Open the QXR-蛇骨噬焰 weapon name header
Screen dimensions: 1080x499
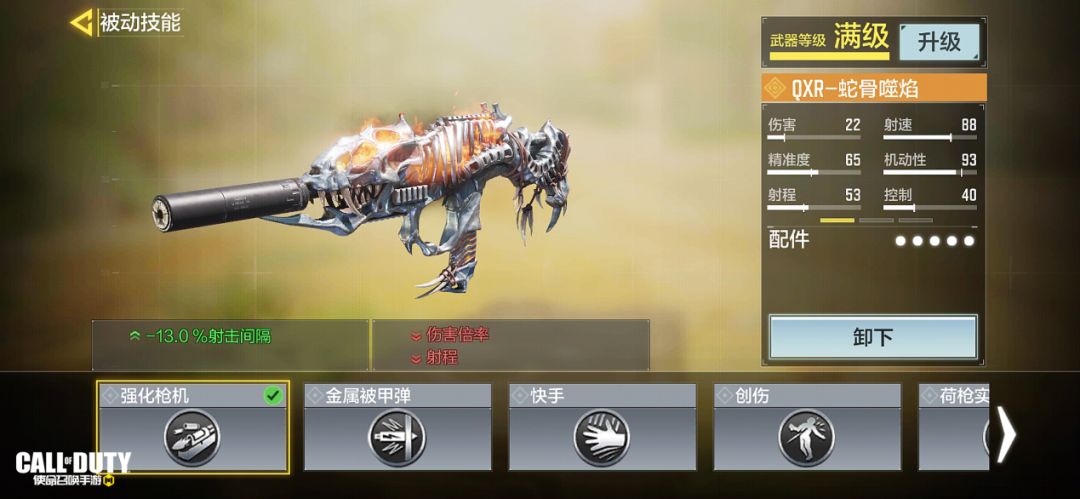coord(873,88)
